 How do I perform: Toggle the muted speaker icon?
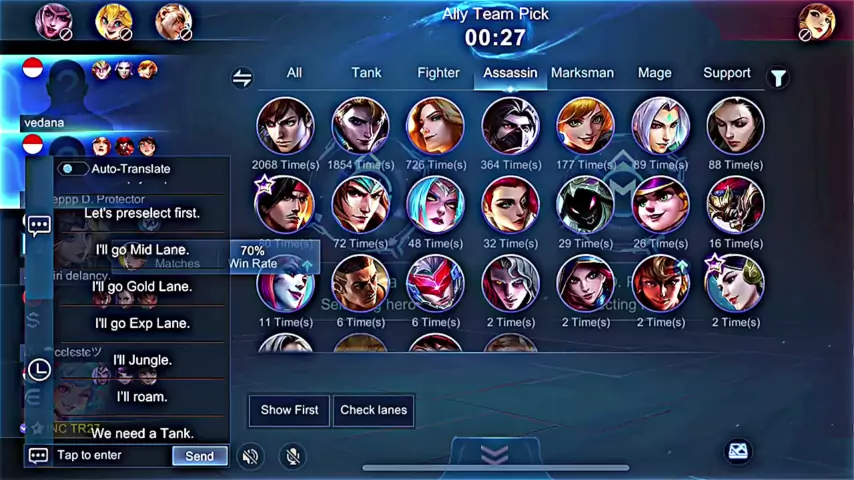[250, 456]
